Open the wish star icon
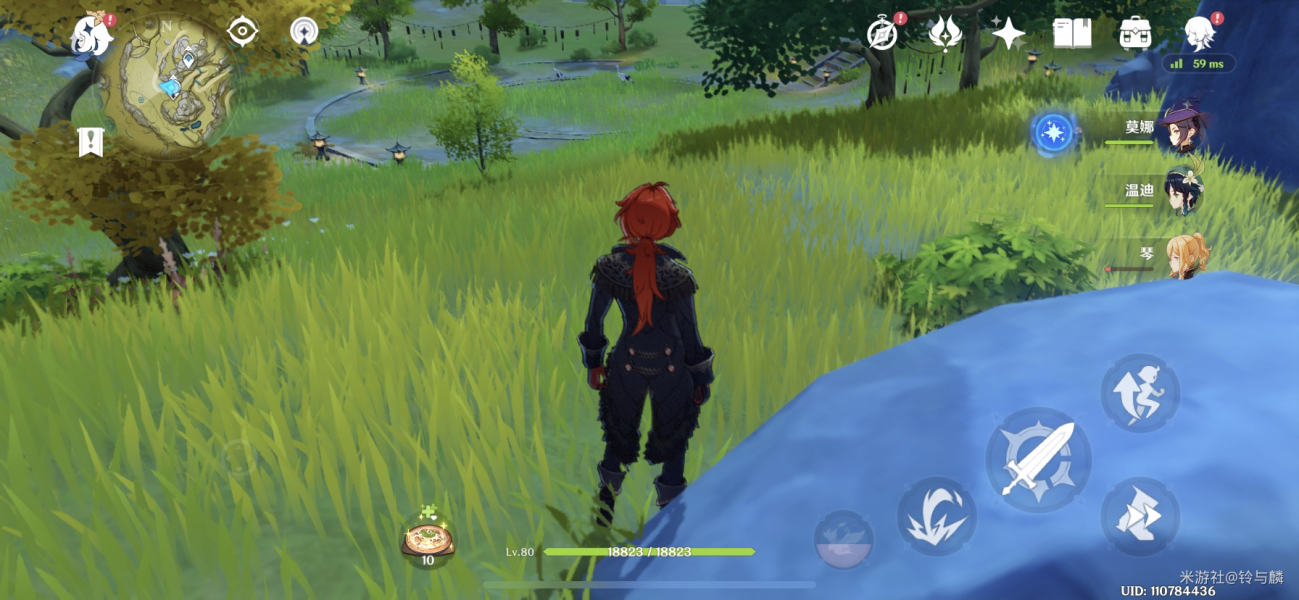This screenshot has width=1299, height=600. click(1008, 35)
